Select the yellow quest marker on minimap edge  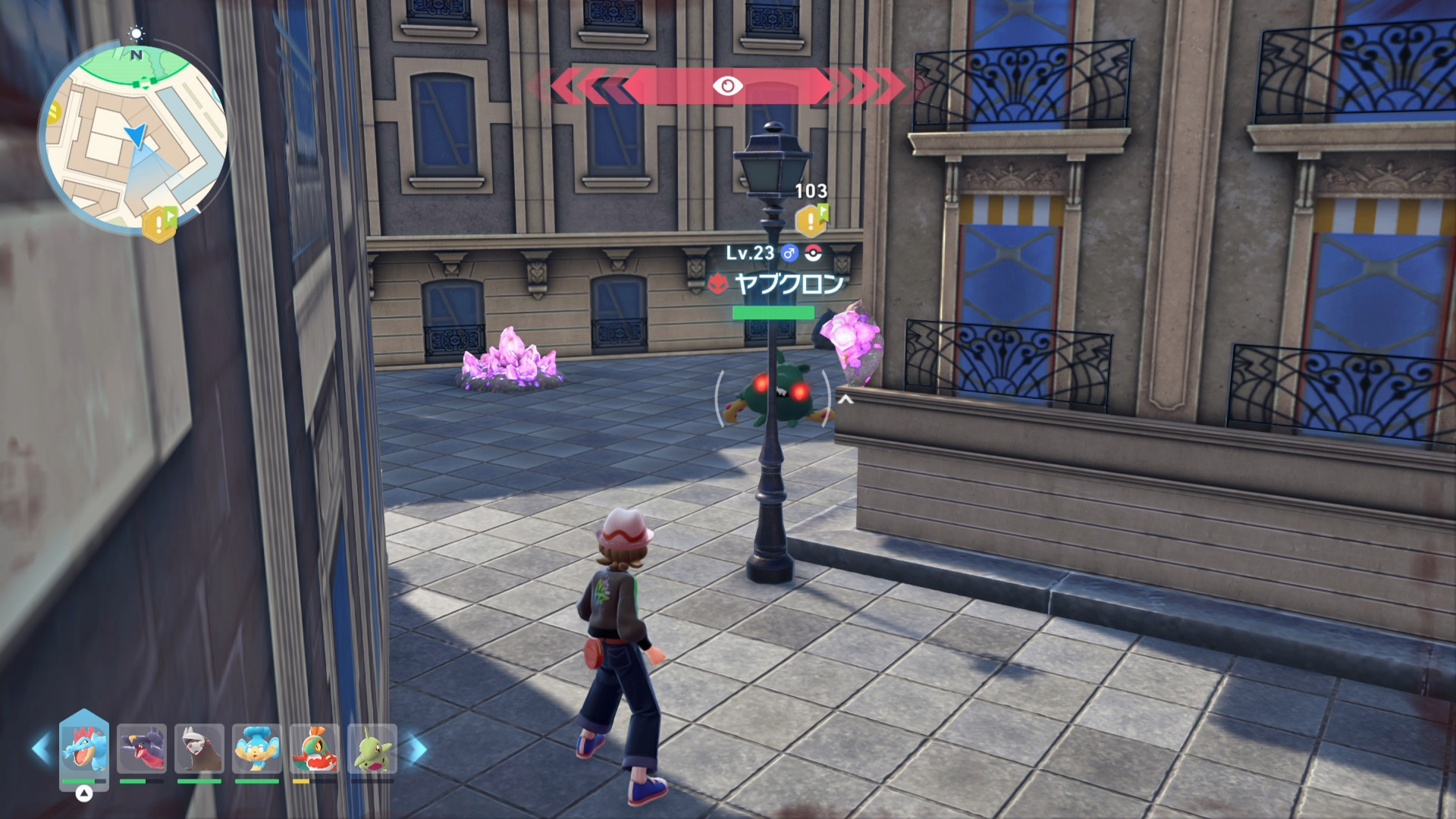tap(159, 224)
